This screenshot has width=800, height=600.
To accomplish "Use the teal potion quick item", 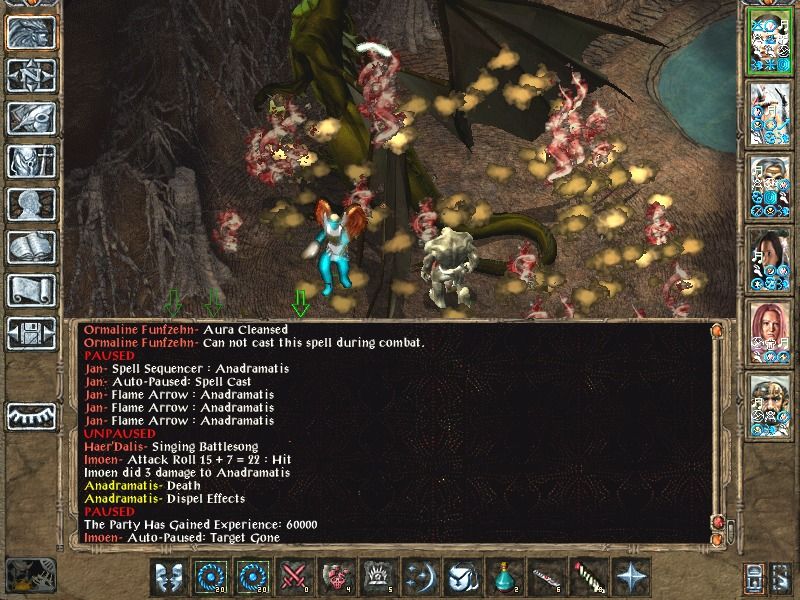I will coord(506,577).
